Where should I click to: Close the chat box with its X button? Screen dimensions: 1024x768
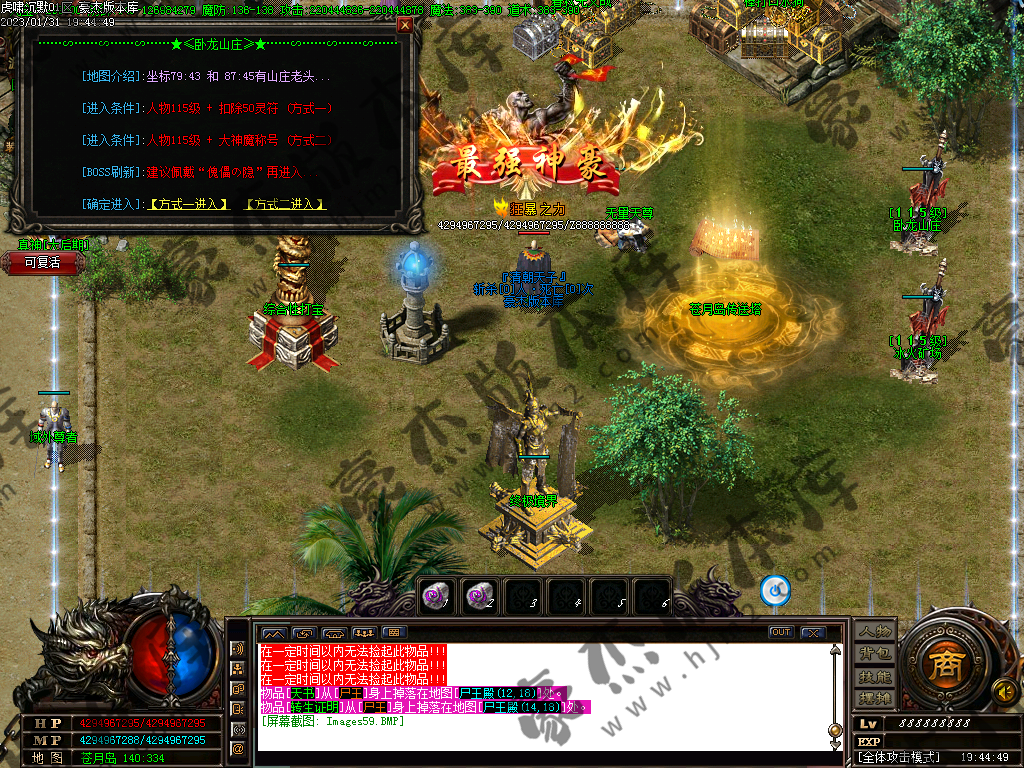click(812, 632)
